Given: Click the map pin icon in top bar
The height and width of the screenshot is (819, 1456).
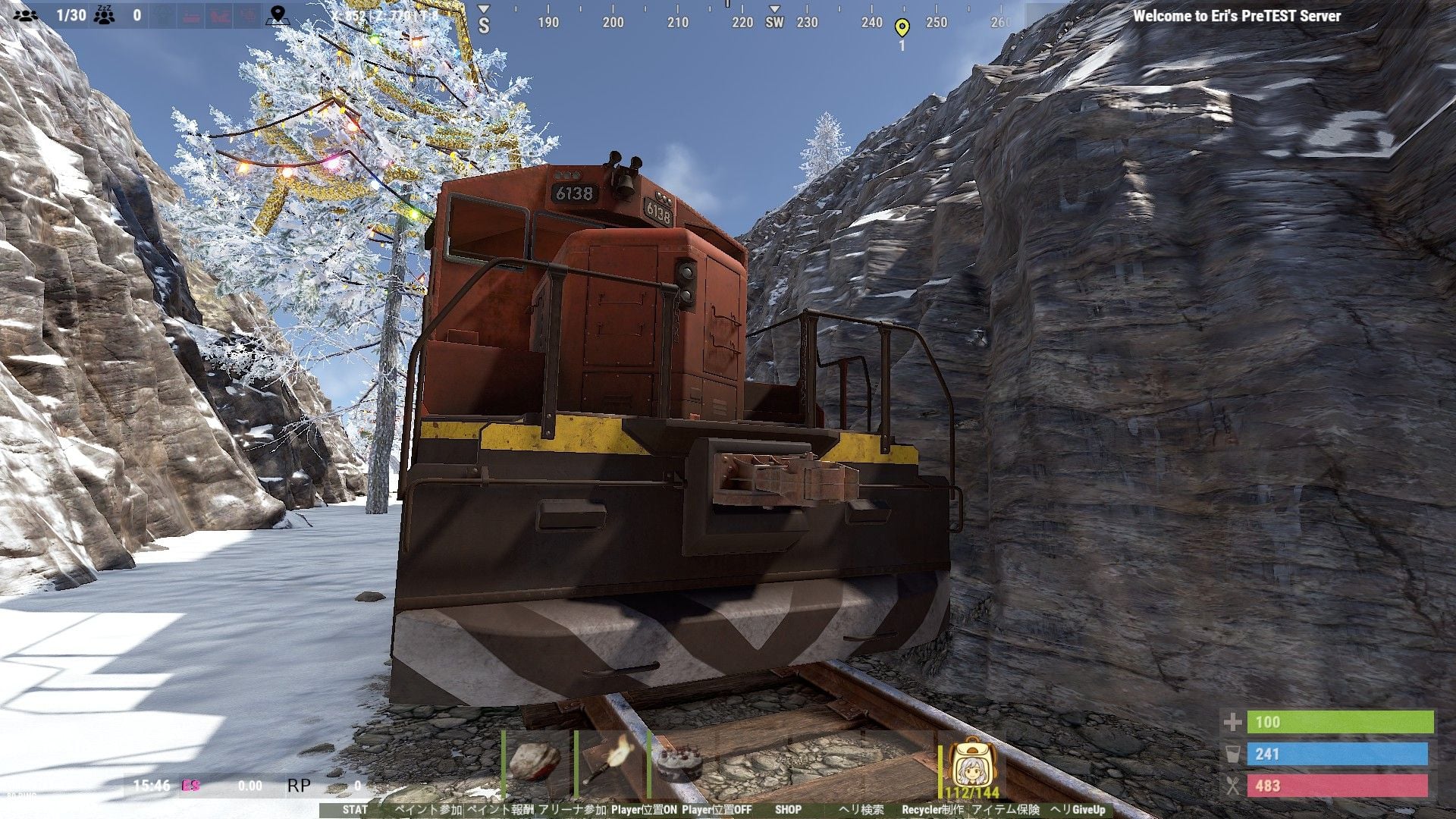Looking at the screenshot, I should click(278, 14).
